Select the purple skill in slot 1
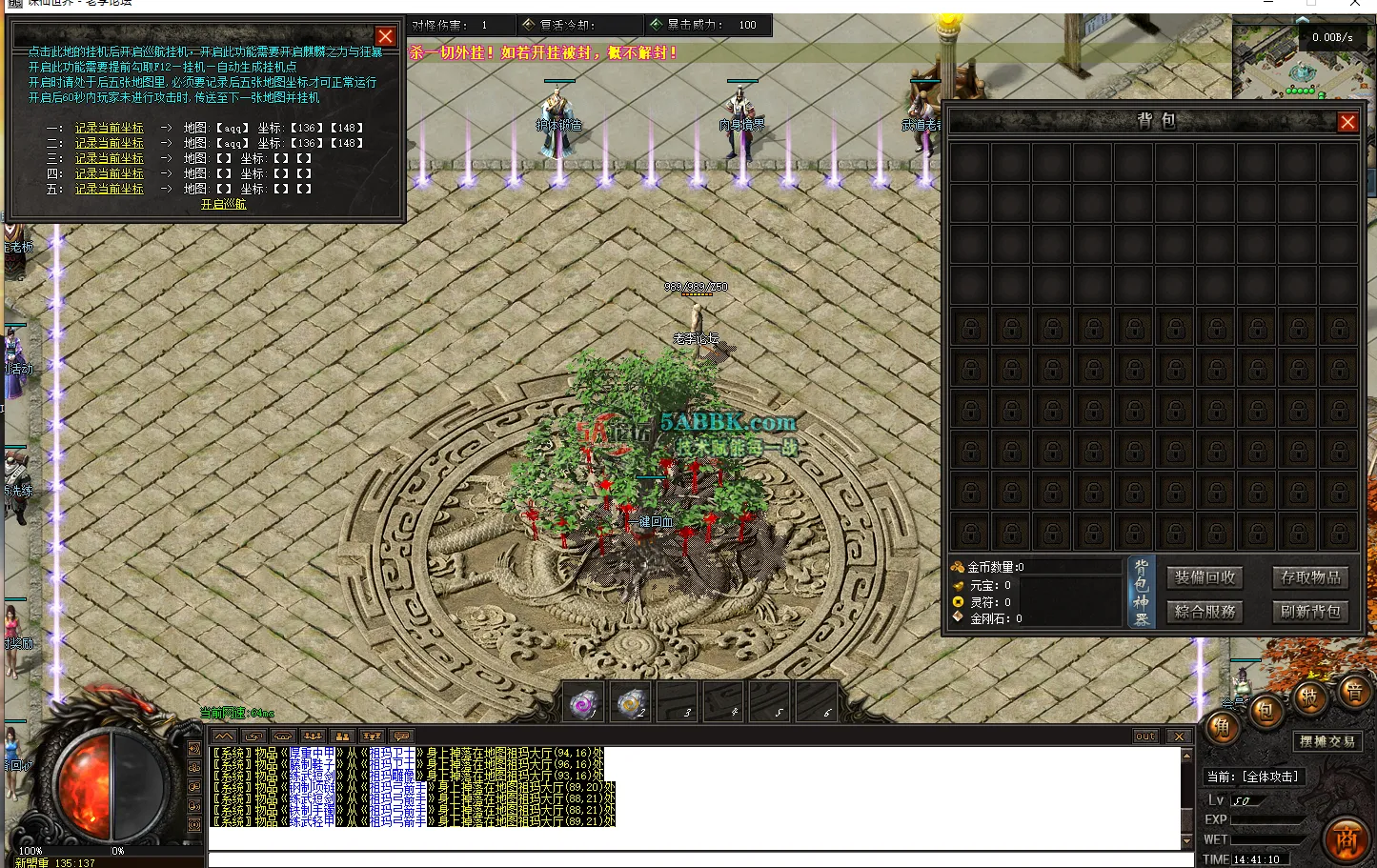 [x=582, y=702]
